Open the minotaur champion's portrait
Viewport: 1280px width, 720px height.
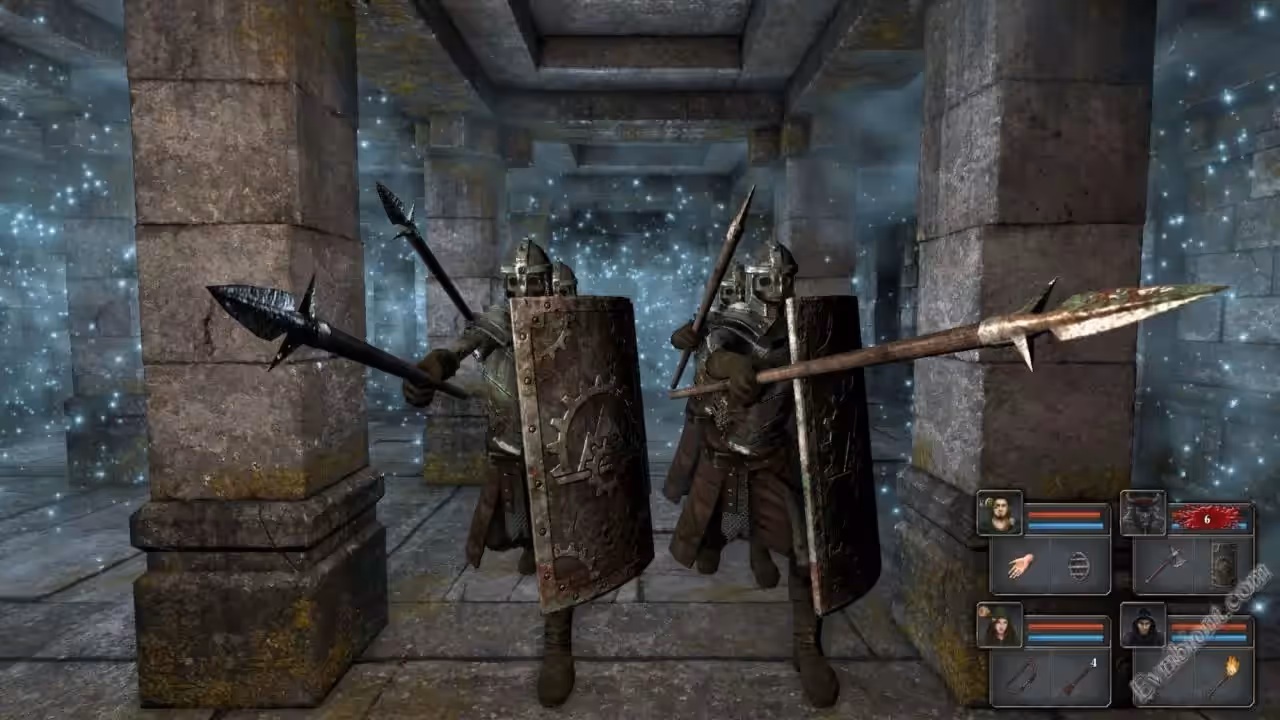1142,513
